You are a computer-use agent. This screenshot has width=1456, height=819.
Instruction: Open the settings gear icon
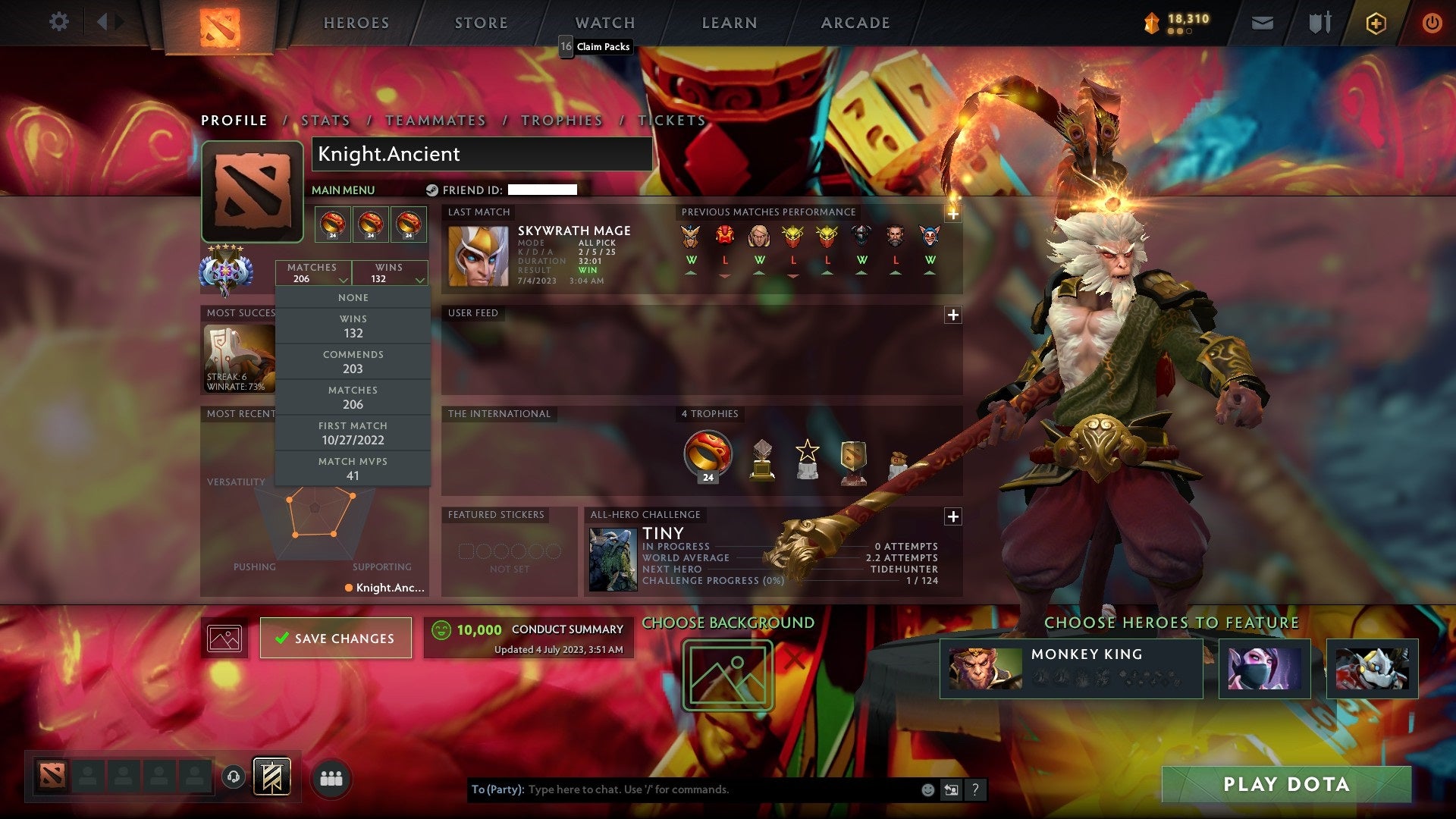pyautogui.click(x=58, y=22)
